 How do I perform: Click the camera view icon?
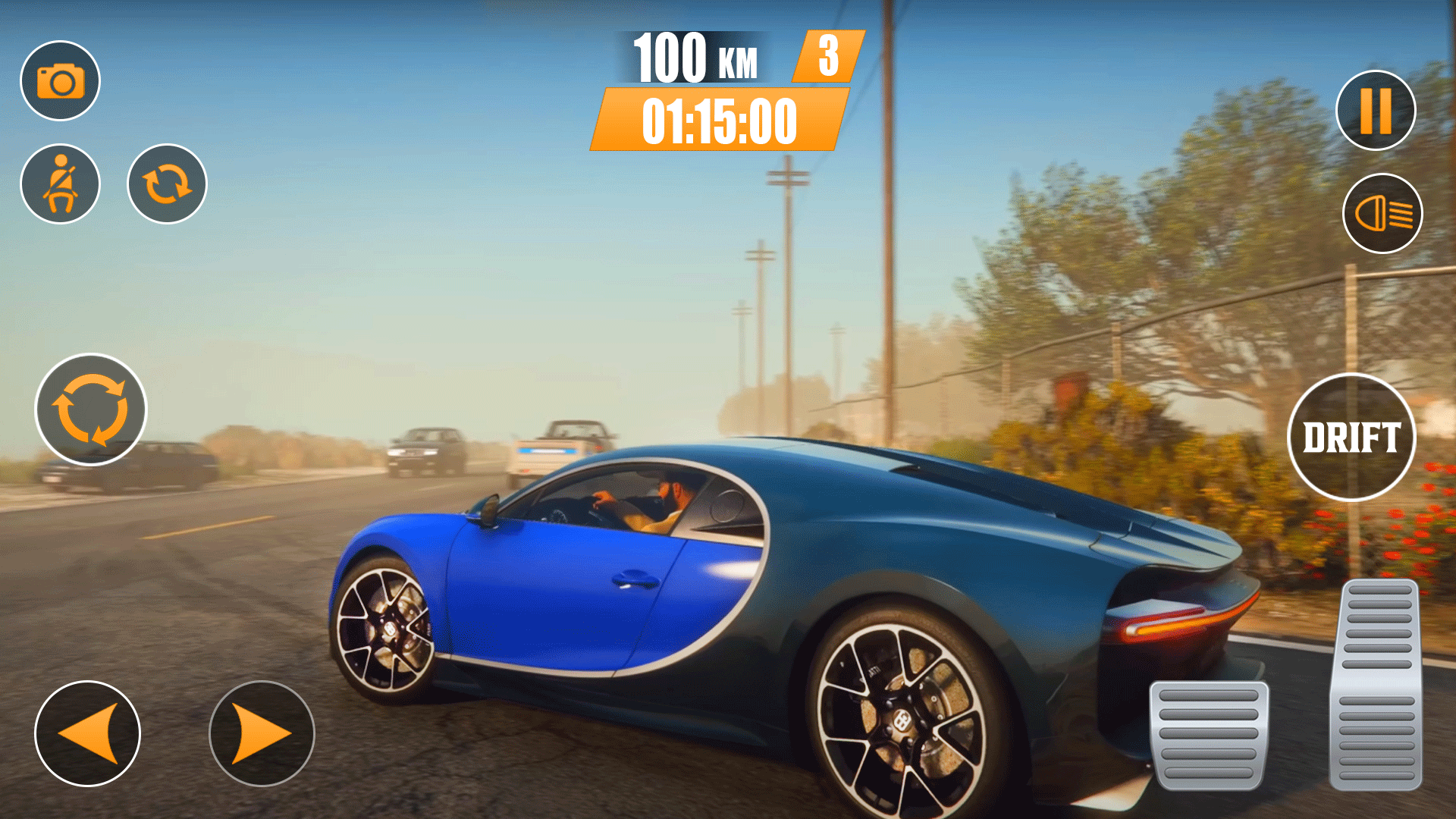coord(61,79)
